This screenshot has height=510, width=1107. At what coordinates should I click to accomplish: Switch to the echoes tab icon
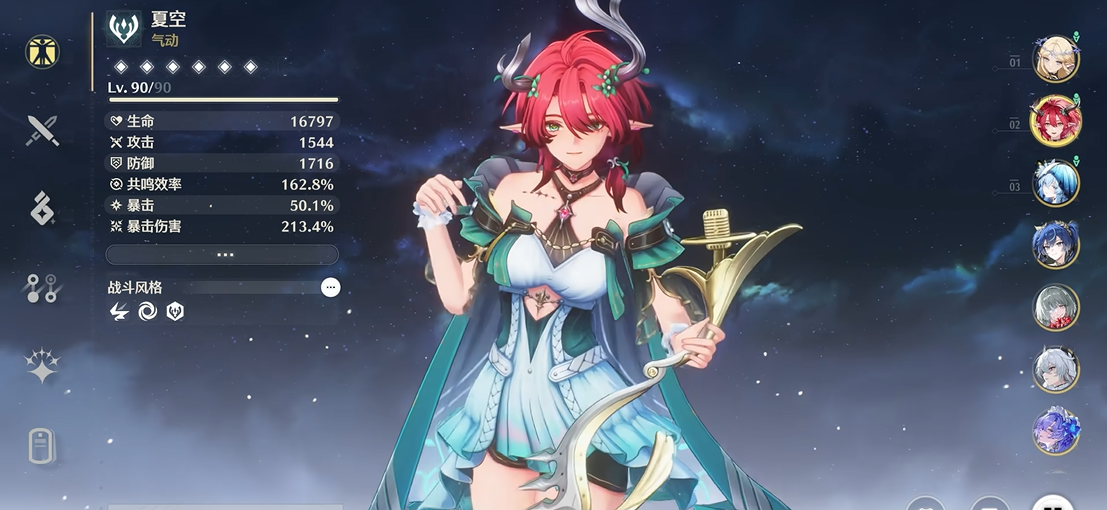(43, 209)
